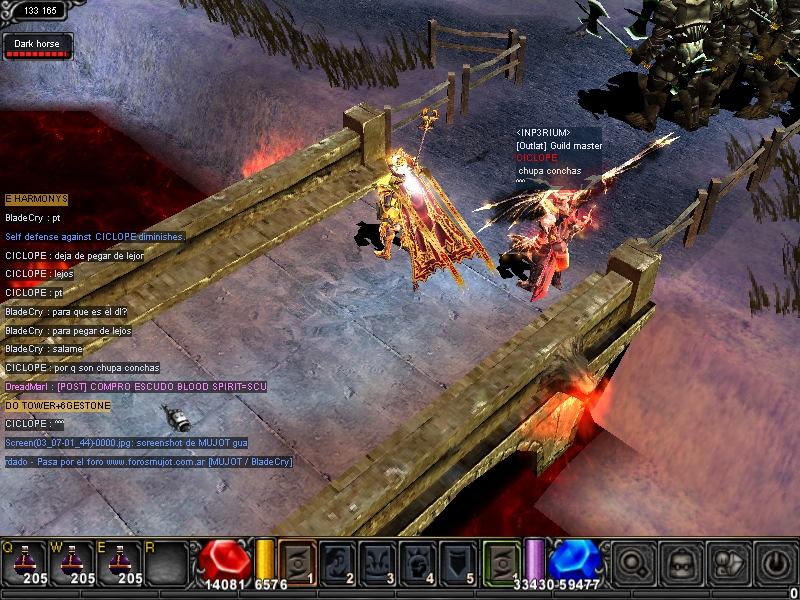The image size is (800, 600).
Task: Use the potion in the Q slot
Action: point(24,564)
